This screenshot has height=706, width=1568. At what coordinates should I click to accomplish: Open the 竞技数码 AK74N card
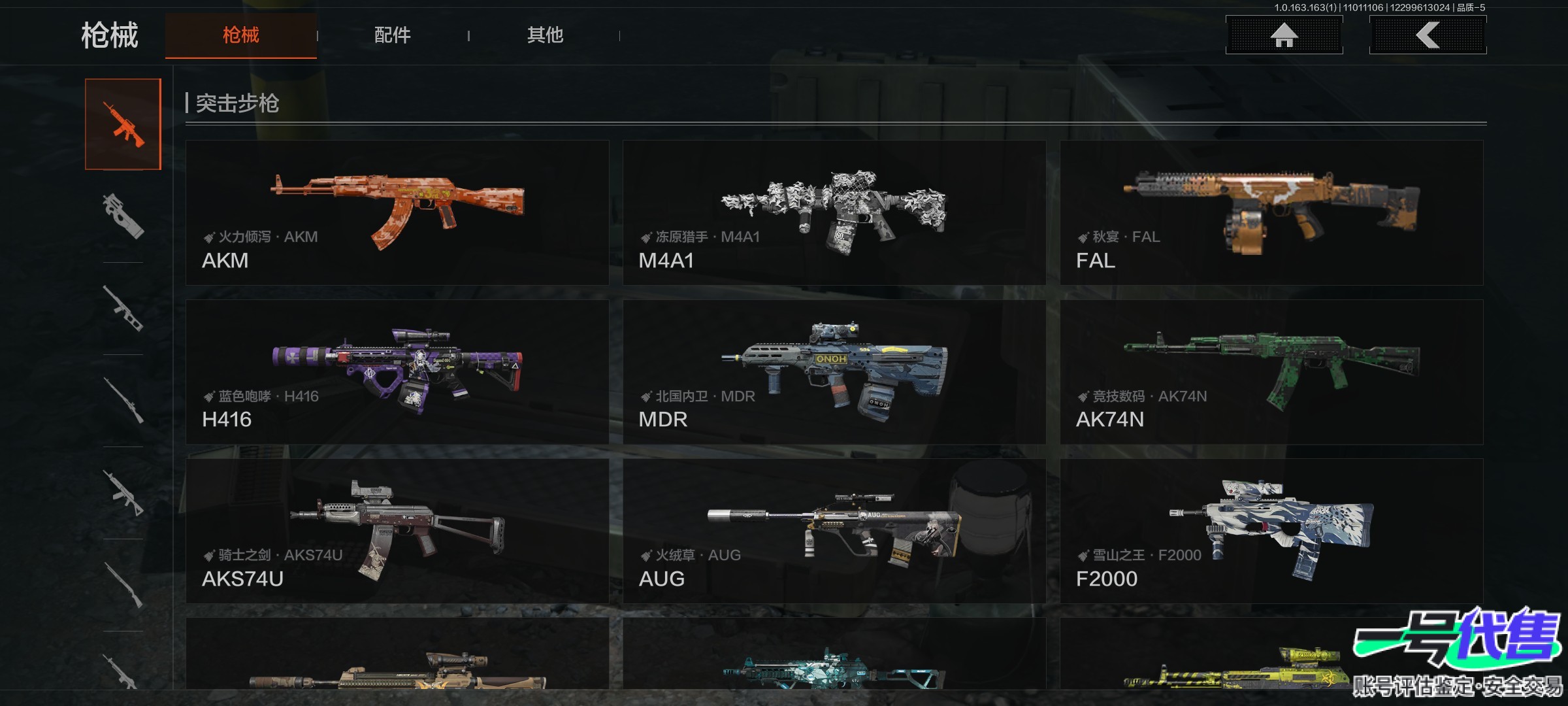[1271, 372]
